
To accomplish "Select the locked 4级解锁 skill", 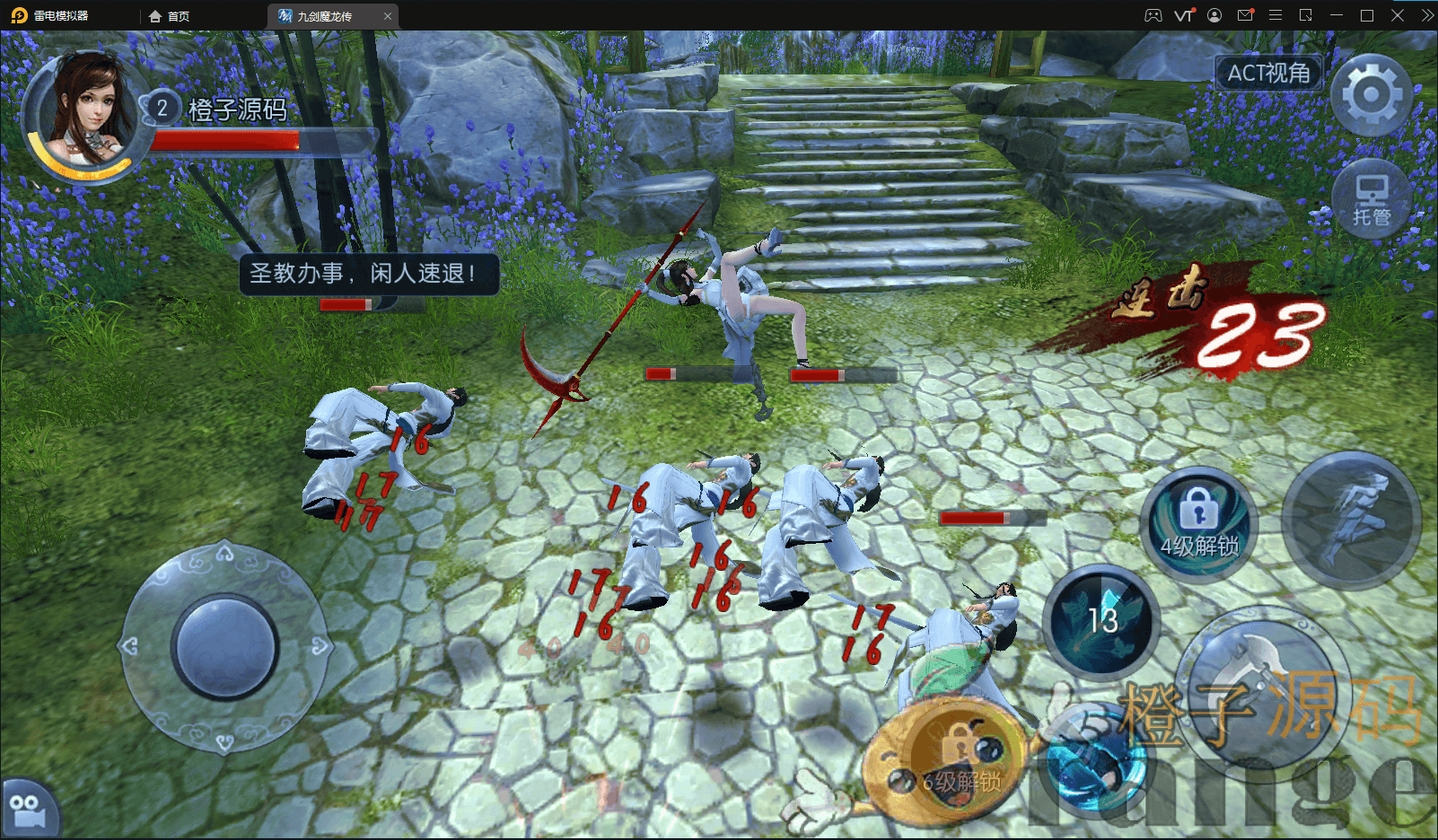I will (1199, 525).
